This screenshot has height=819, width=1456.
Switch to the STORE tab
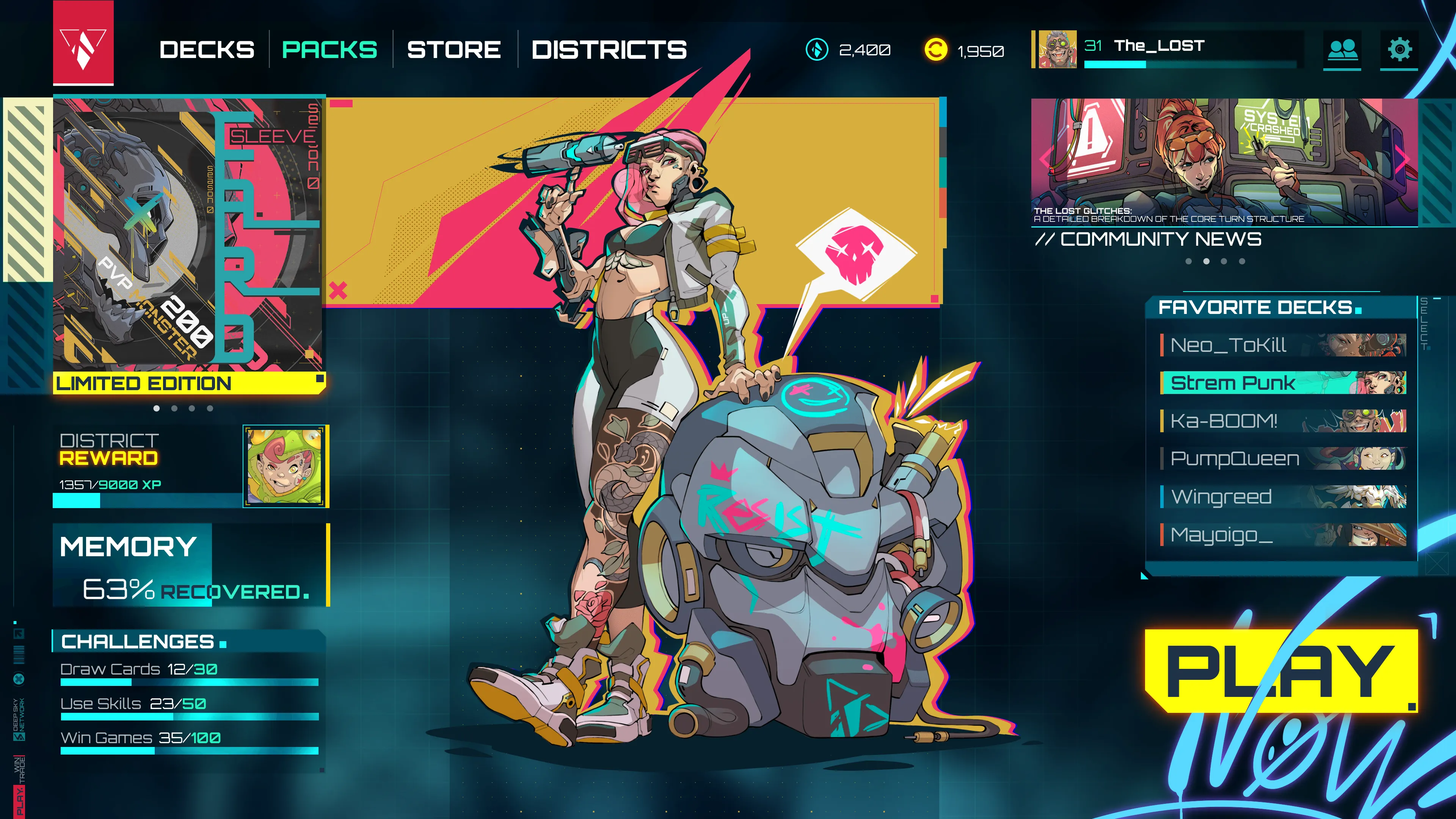click(453, 50)
